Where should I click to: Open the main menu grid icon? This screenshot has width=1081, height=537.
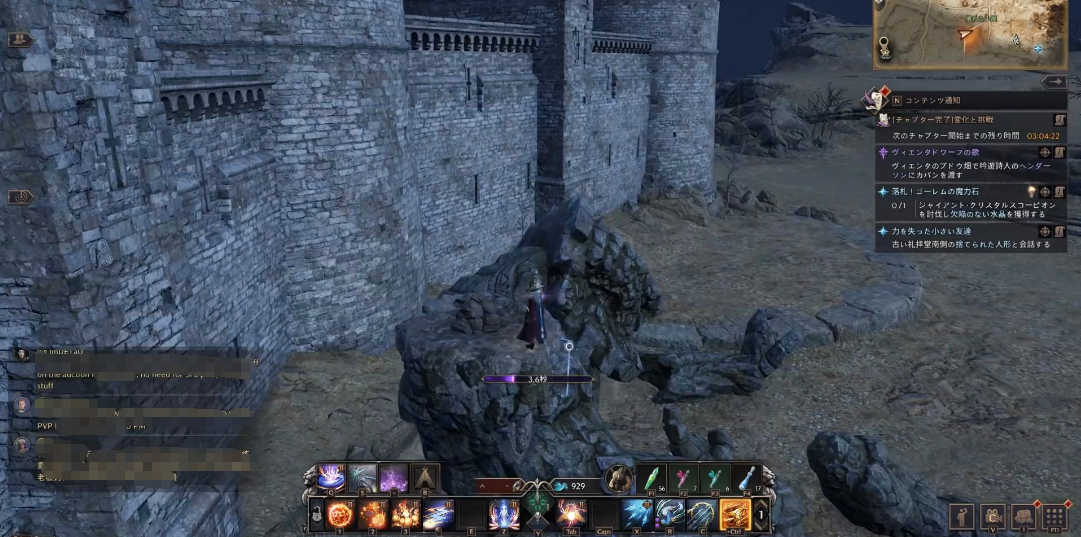[x=1053, y=516]
